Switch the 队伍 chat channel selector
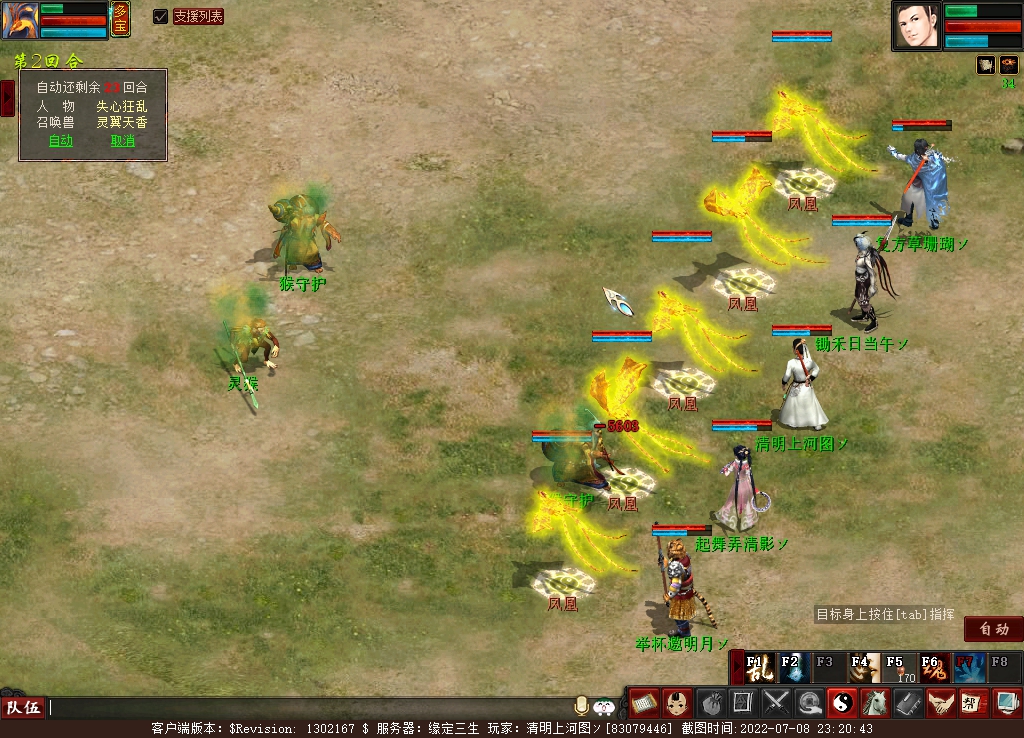 click(x=23, y=708)
